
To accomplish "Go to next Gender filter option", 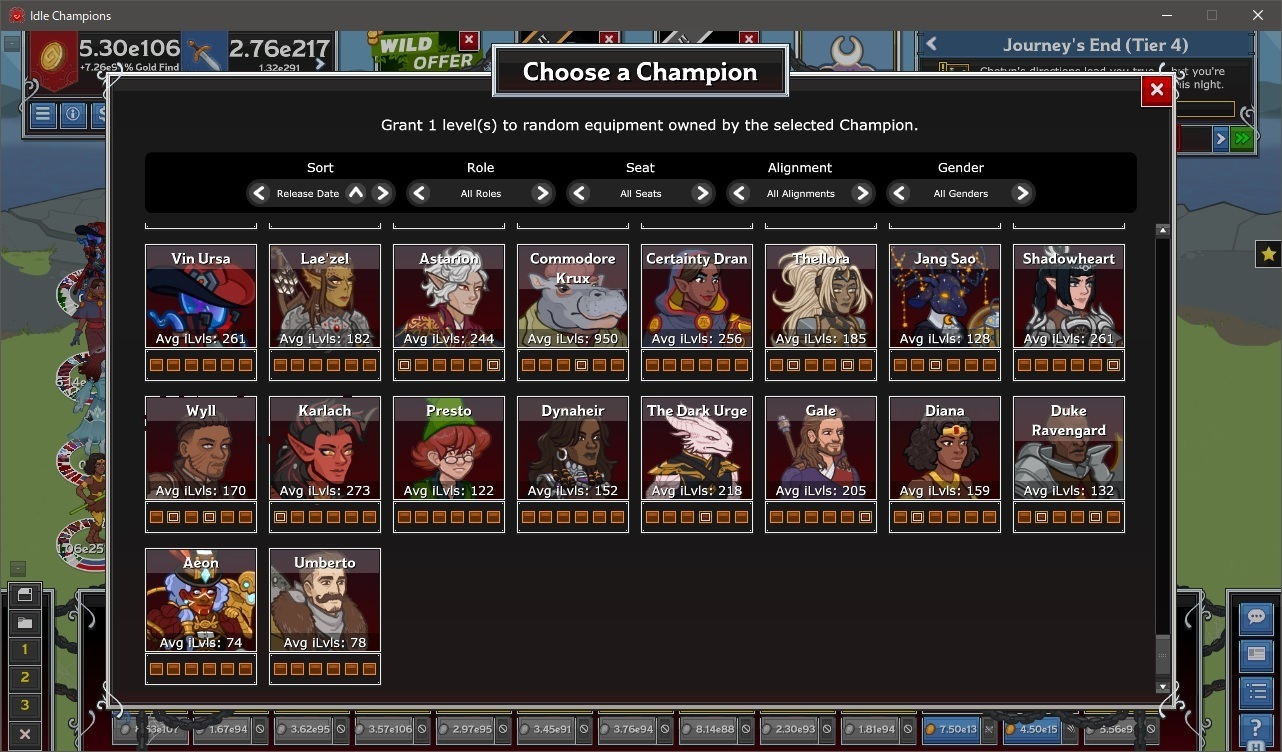I will pyautogui.click(x=1022, y=193).
